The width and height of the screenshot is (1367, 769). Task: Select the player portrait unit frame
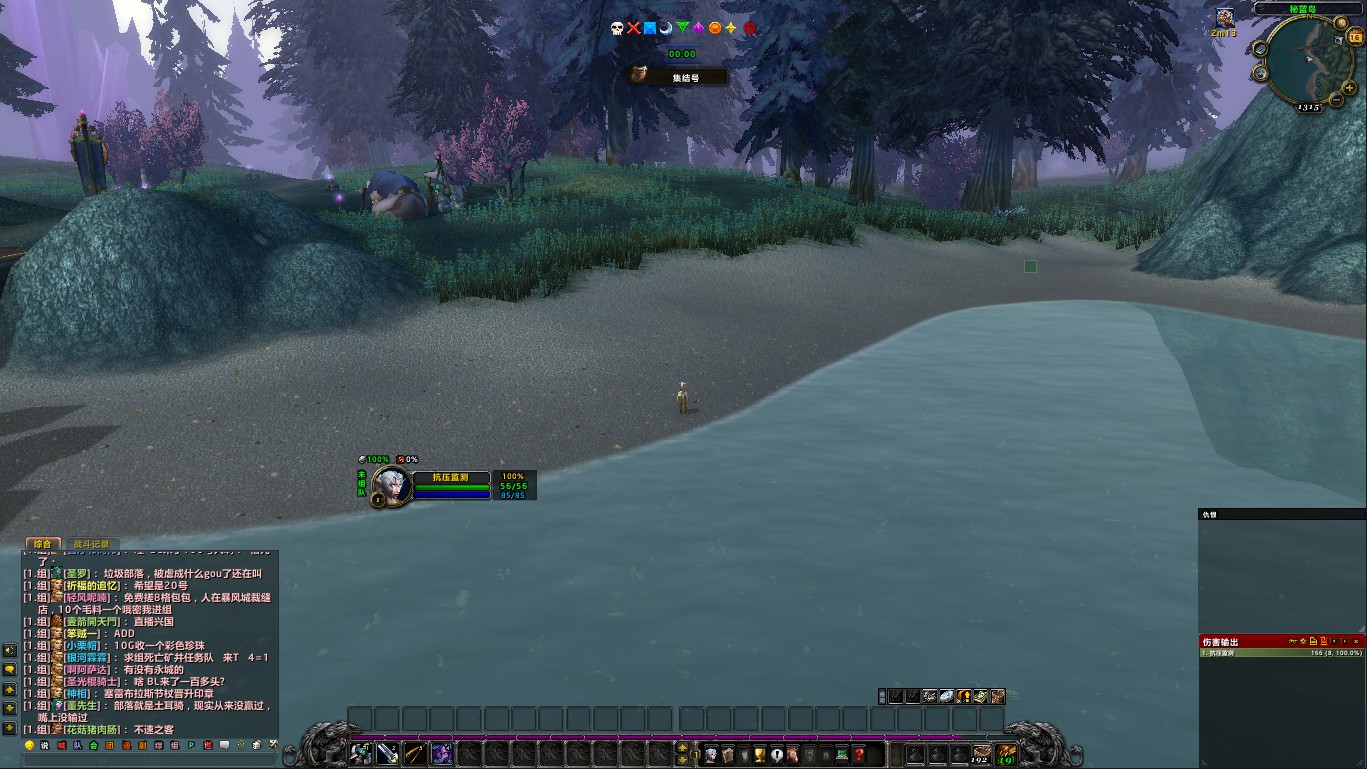[x=392, y=486]
